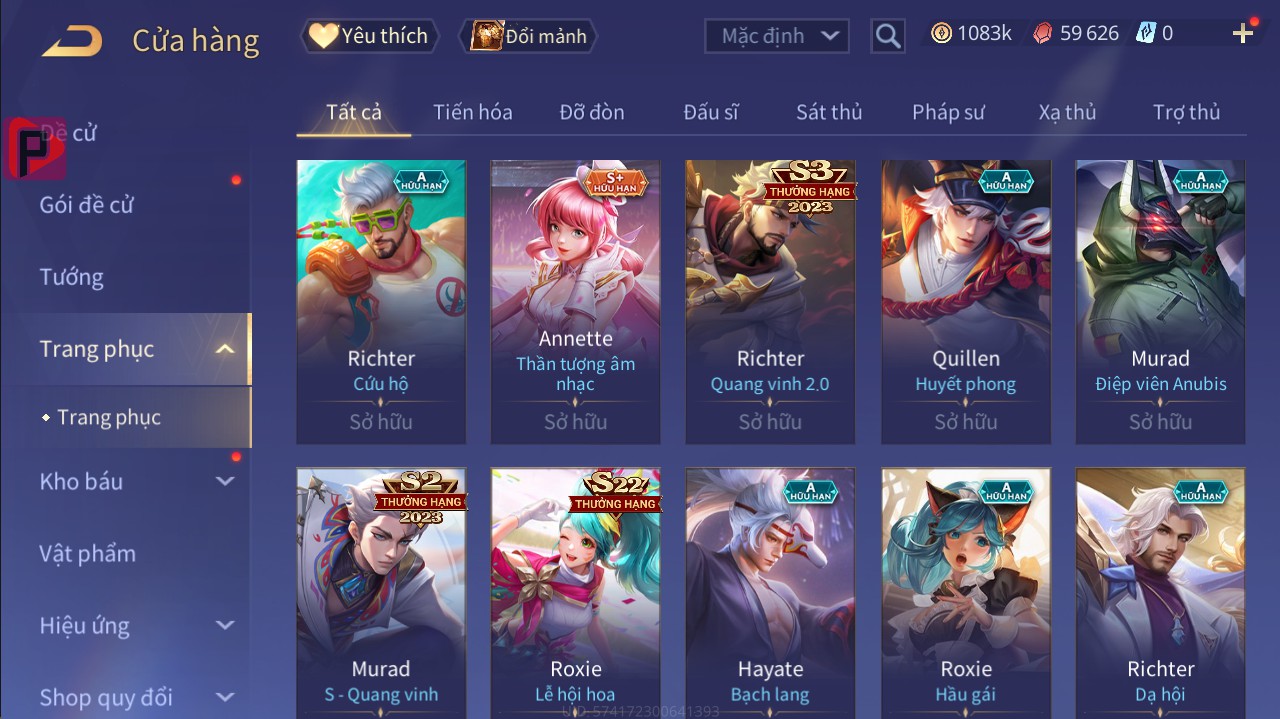
Task: Go back using the return arrow
Action: pos(72,41)
